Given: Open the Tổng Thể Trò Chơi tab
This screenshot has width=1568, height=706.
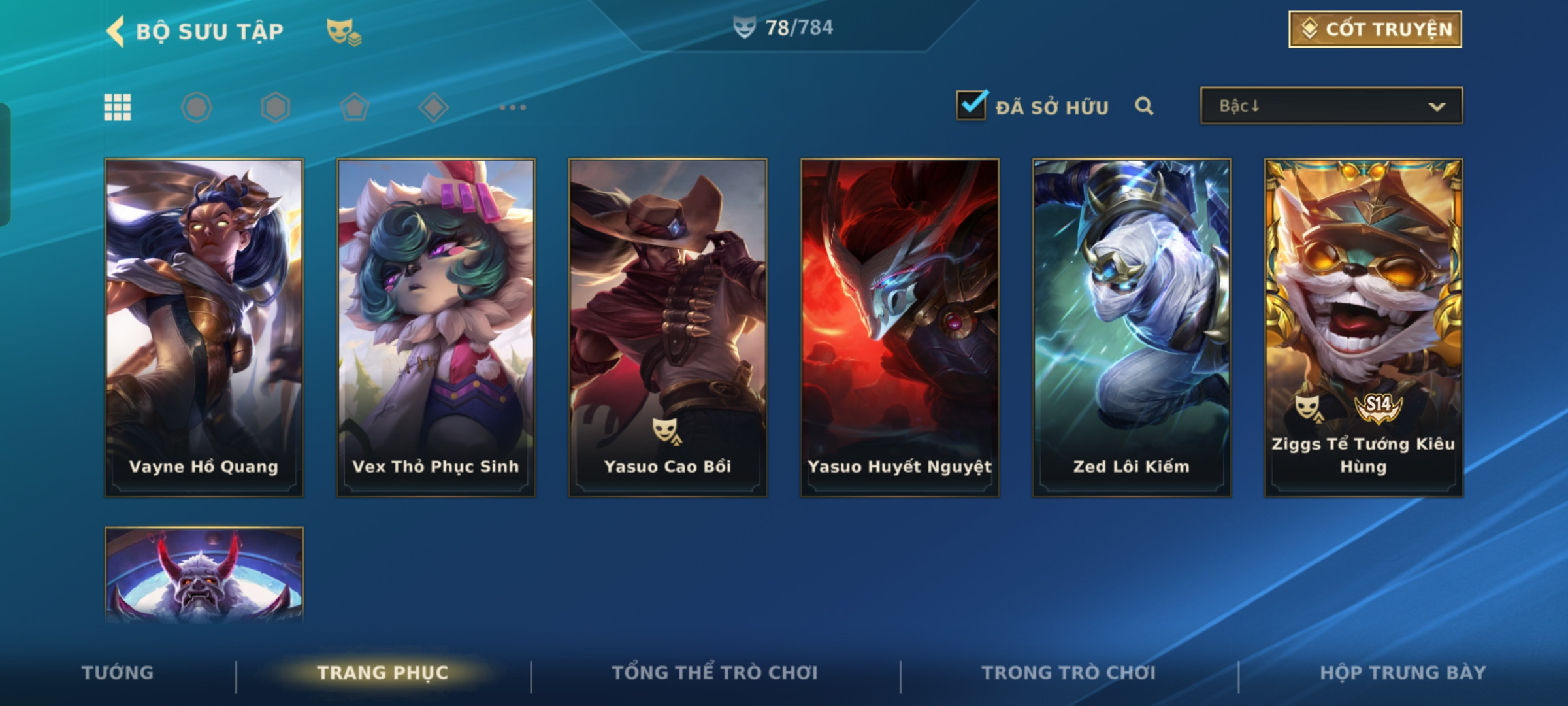Looking at the screenshot, I should pos(715,673).
